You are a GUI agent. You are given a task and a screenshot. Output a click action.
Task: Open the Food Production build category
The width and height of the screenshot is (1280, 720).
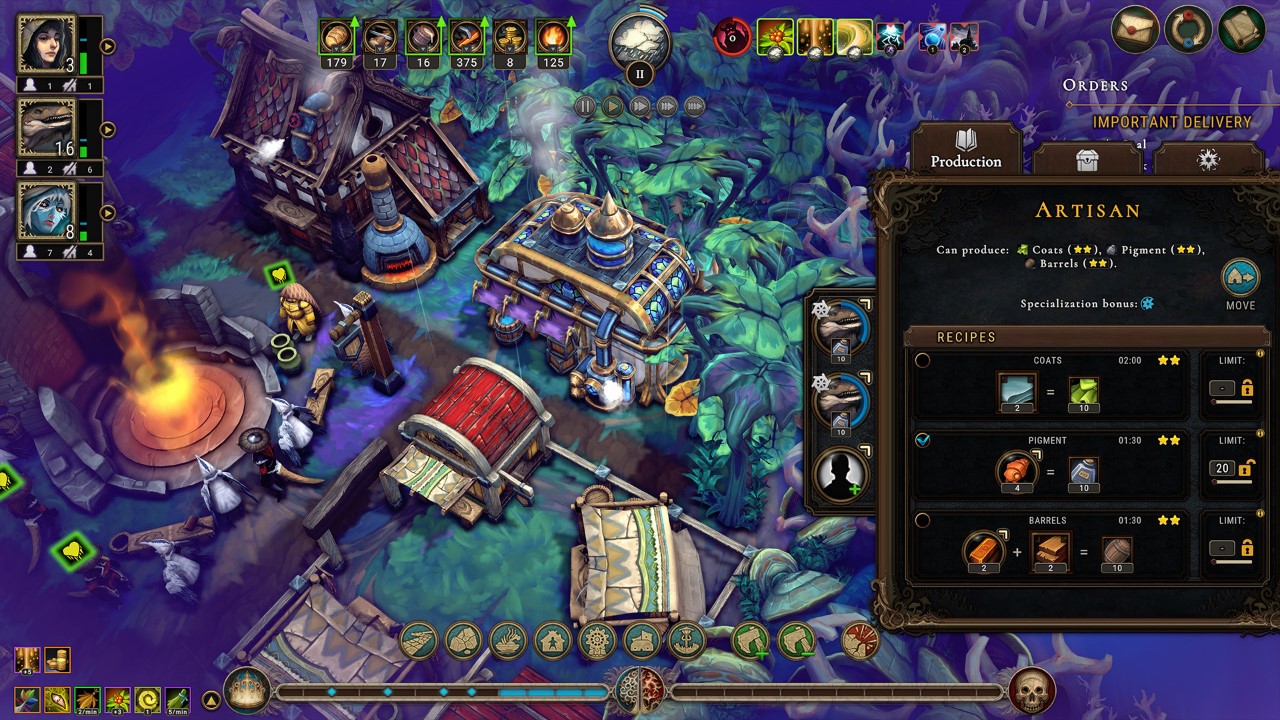(507, 642)
